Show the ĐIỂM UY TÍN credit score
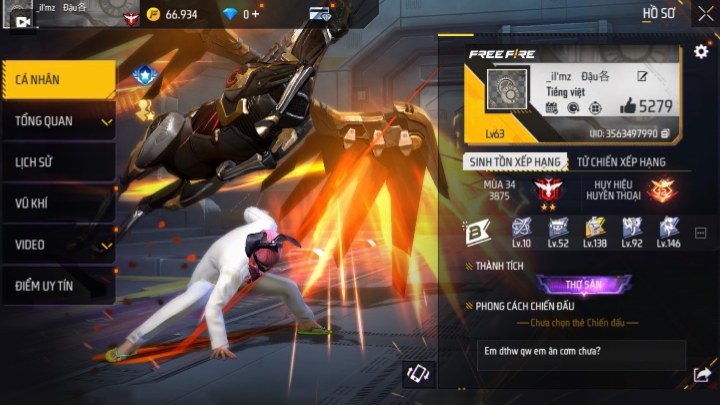 57,286
